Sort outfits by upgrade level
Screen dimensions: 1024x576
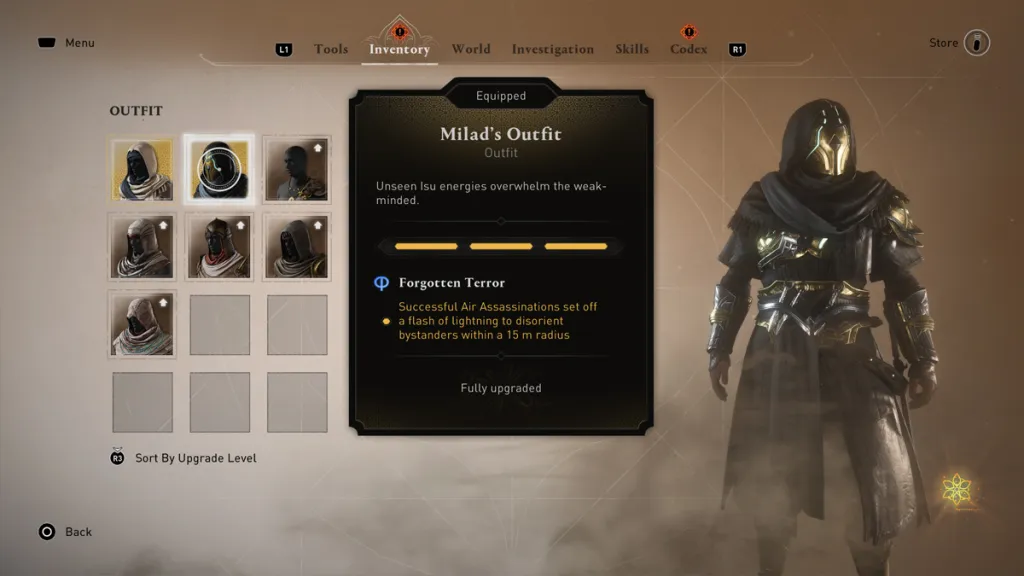pos(195,458)
